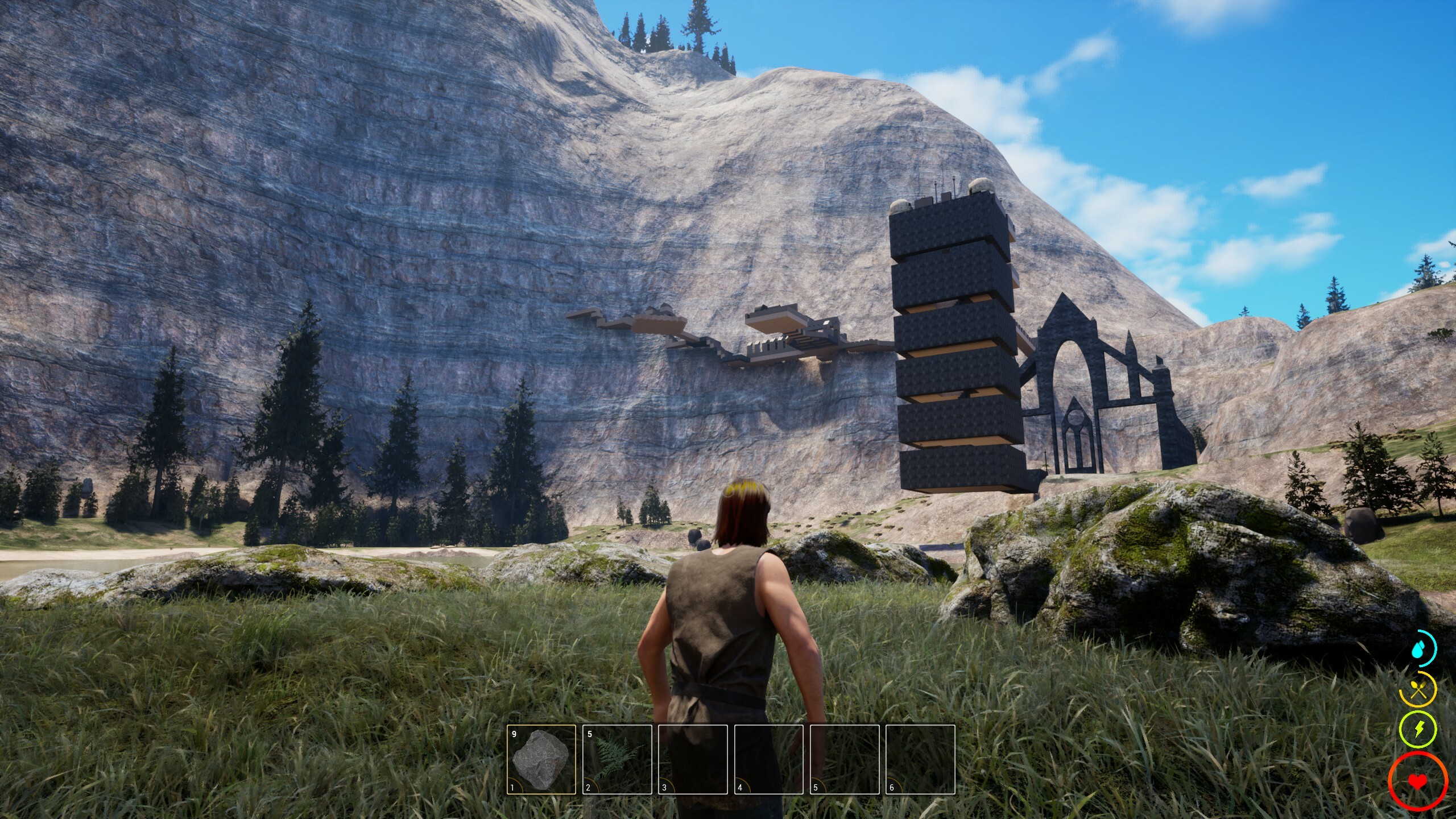Click the green stamina lightning bolt indicator
The height and width of the screenshot is (819, 1456).
tap(1418, 730)
